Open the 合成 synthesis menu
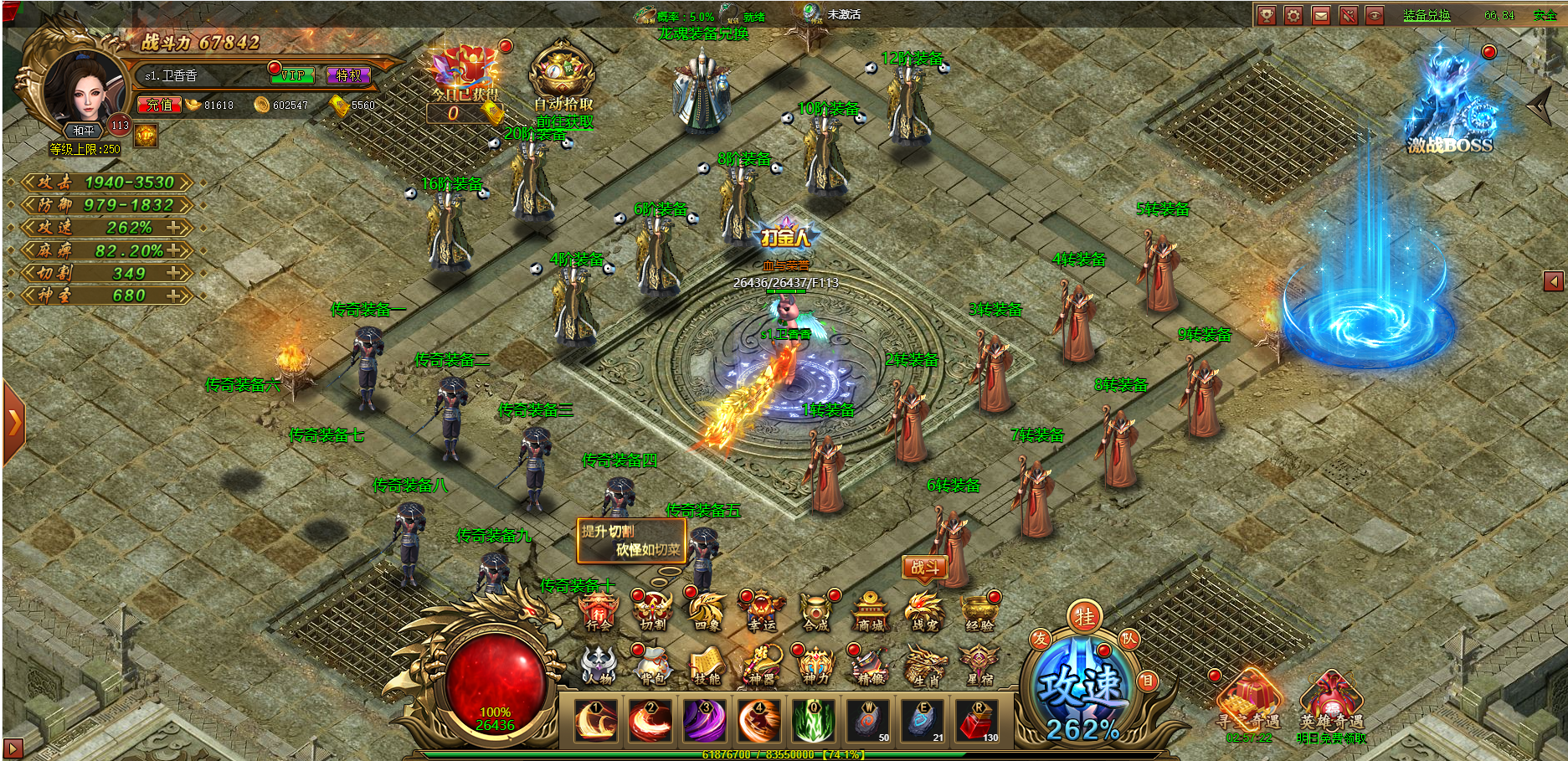Viewport: 1568px width, 761px height. tap(815, 613)
